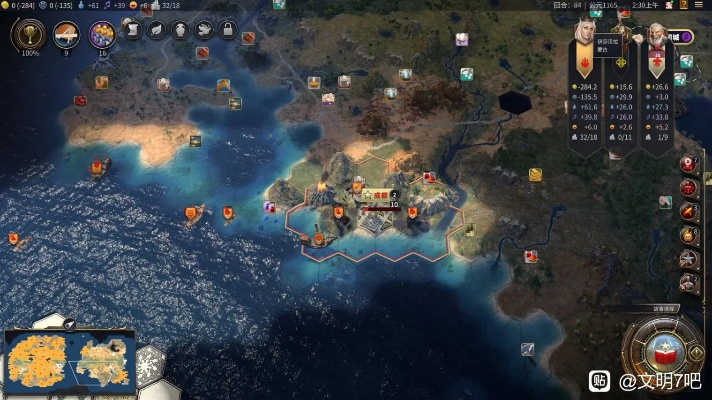
Task: Open the star notification icon
Action: click(x=688, y=258)
